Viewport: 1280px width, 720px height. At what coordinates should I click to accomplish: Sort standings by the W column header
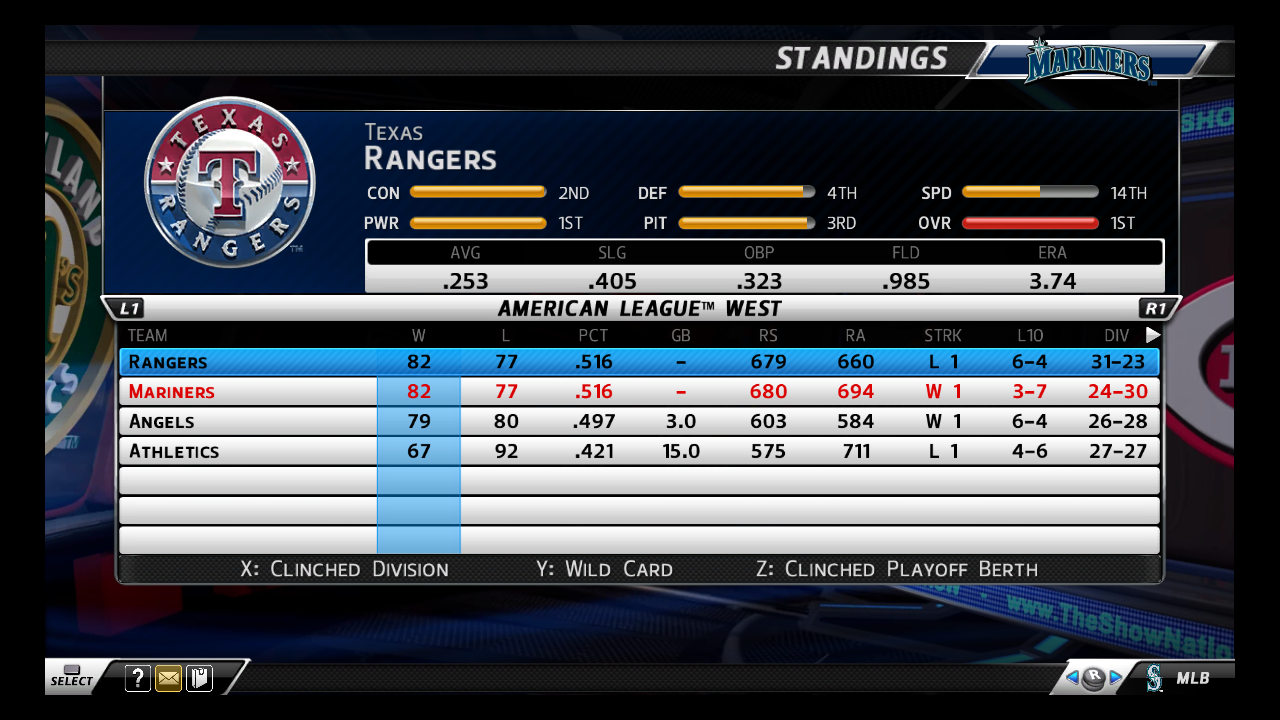[x=418, y=336]
